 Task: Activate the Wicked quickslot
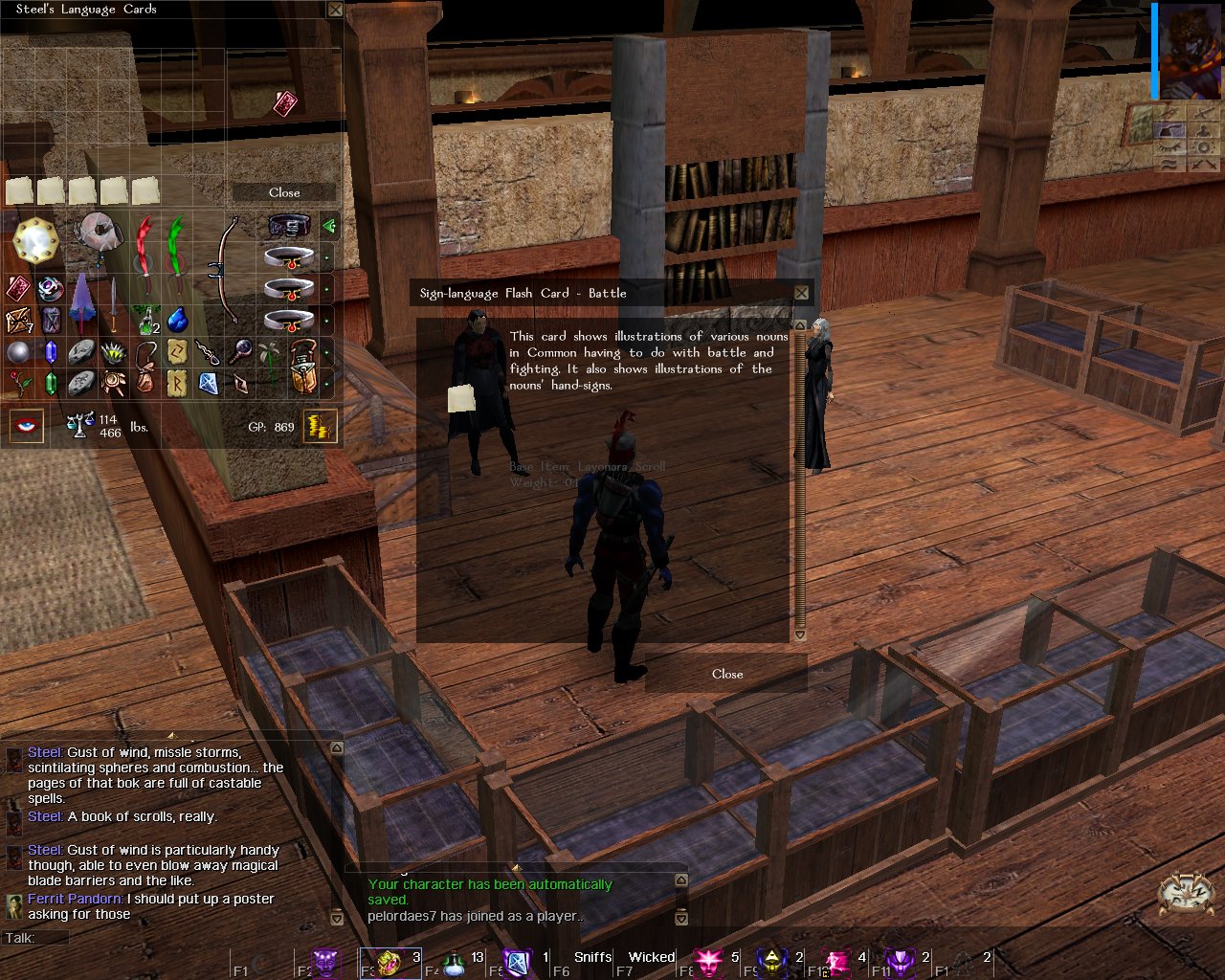point(652,958)
